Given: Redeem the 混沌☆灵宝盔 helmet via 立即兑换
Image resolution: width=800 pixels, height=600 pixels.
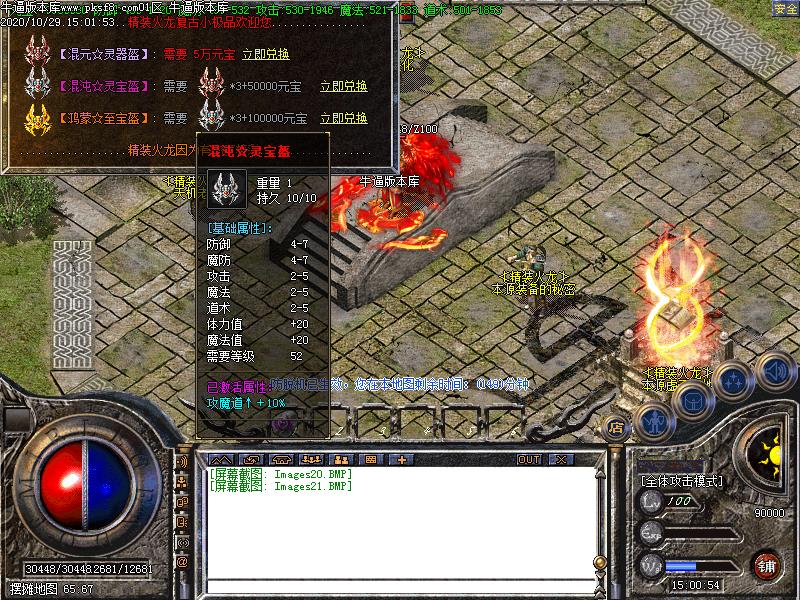Looking at the screenshot, I should 343,87.
